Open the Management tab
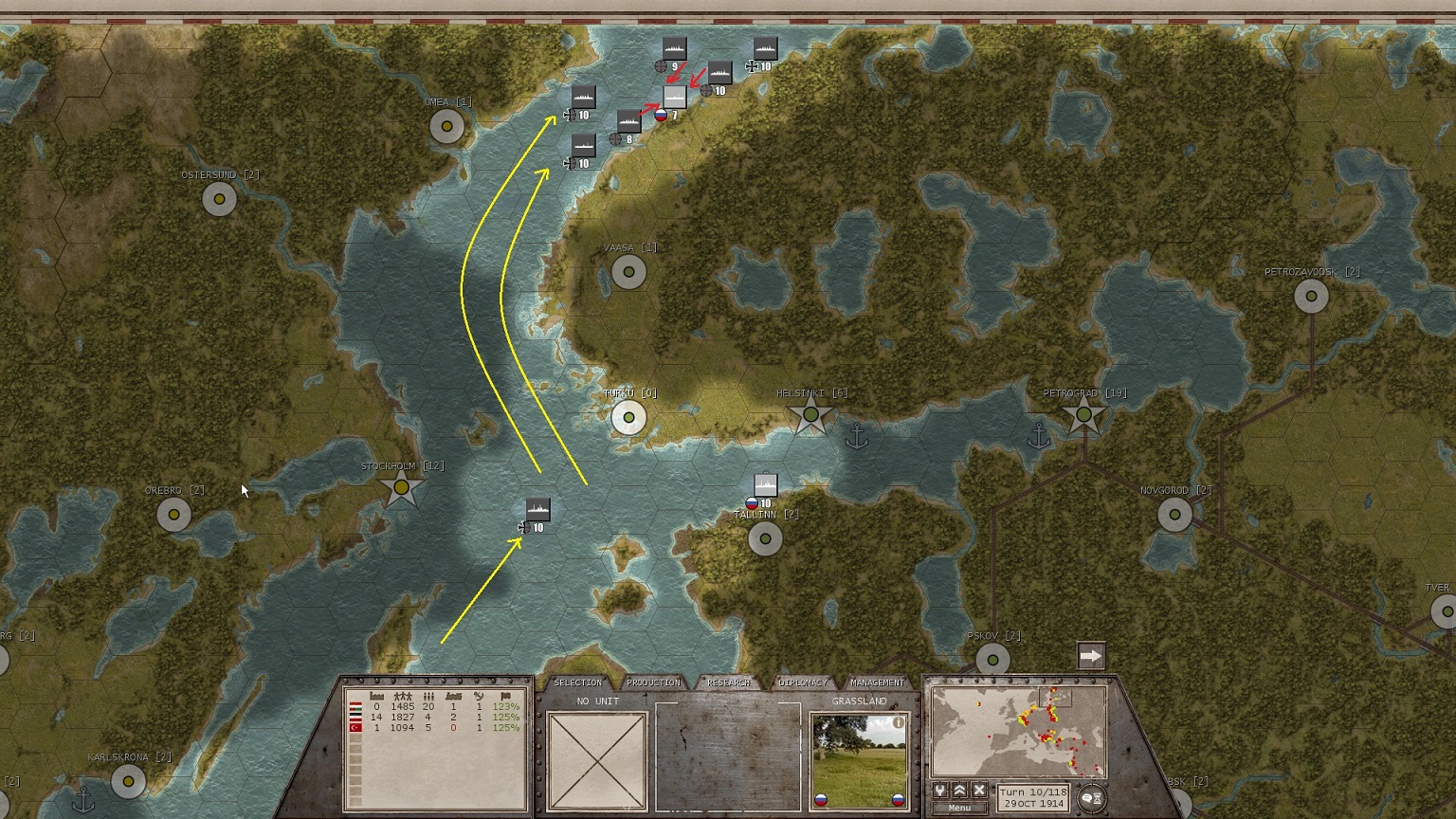 coord(877,682)
